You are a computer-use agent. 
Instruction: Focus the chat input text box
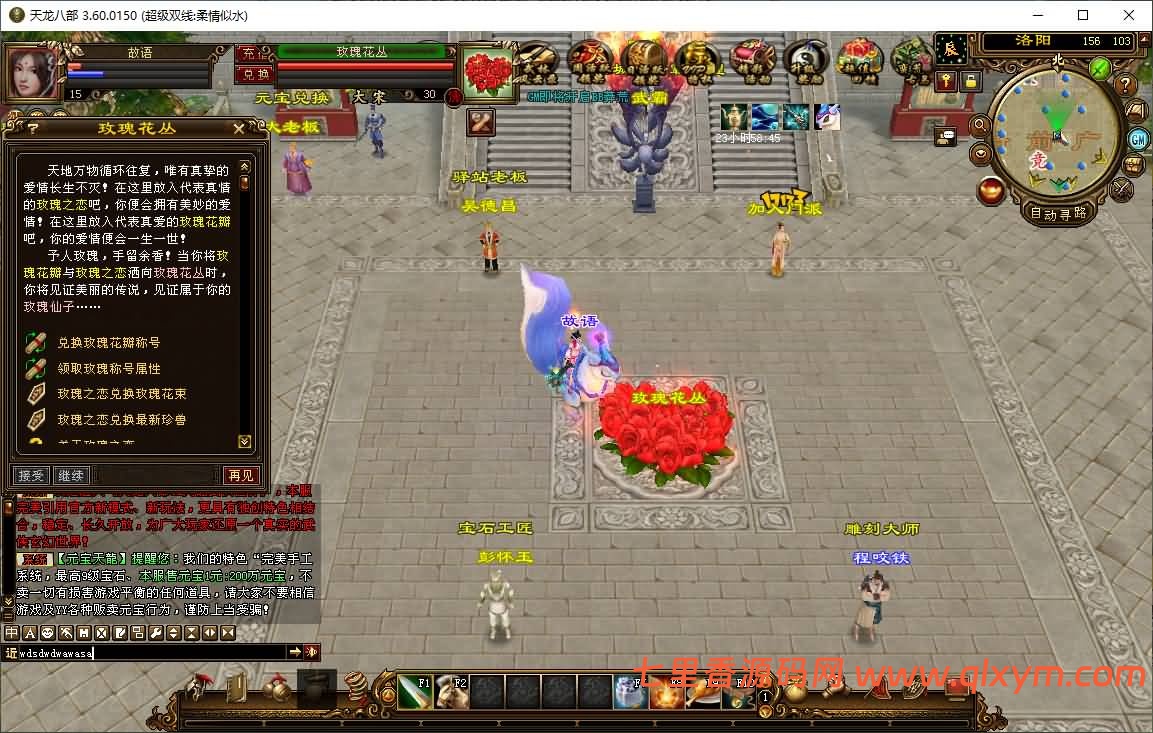[150, 653]
